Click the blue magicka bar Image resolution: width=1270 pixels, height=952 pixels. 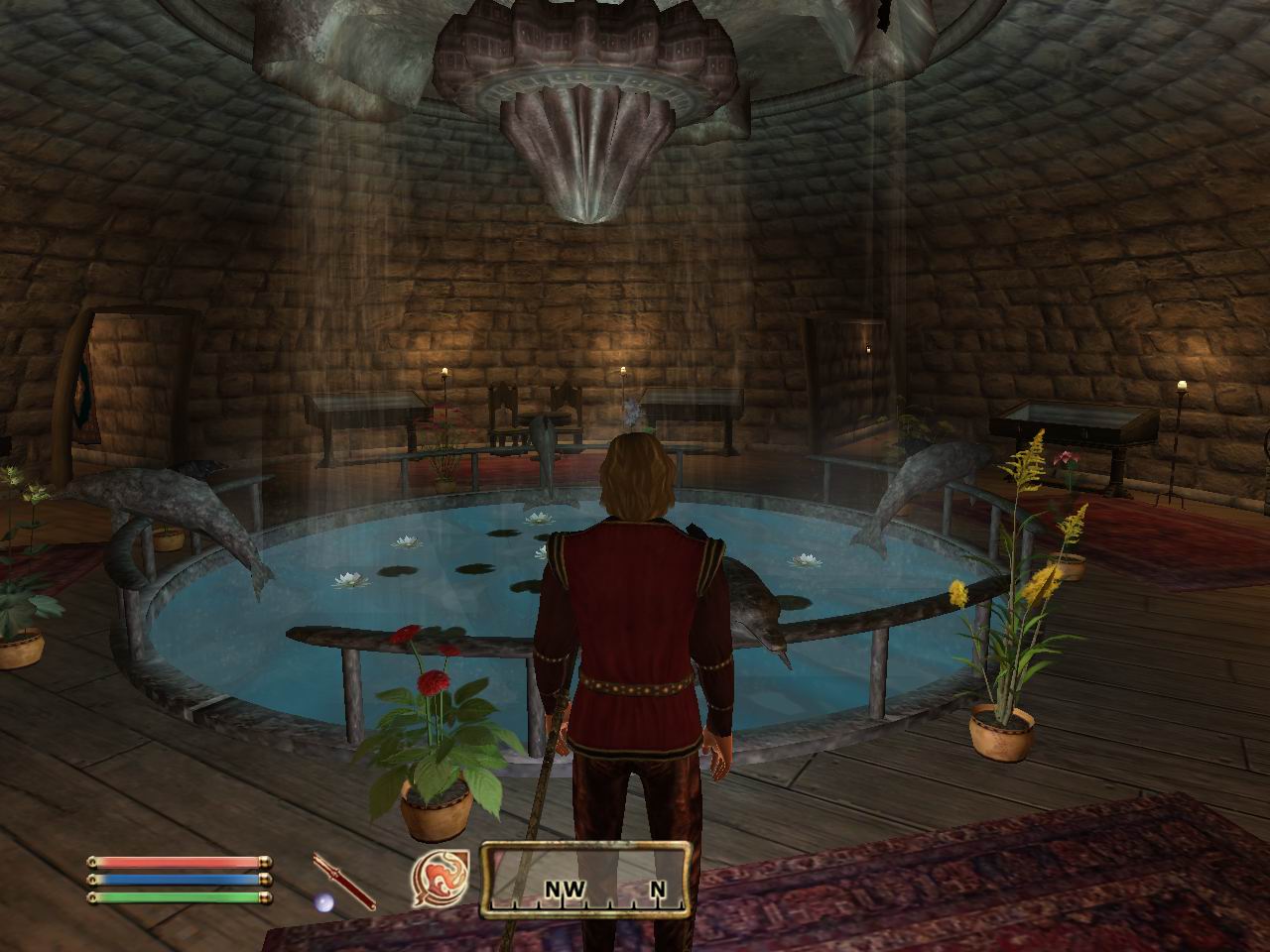click(177, 882)
